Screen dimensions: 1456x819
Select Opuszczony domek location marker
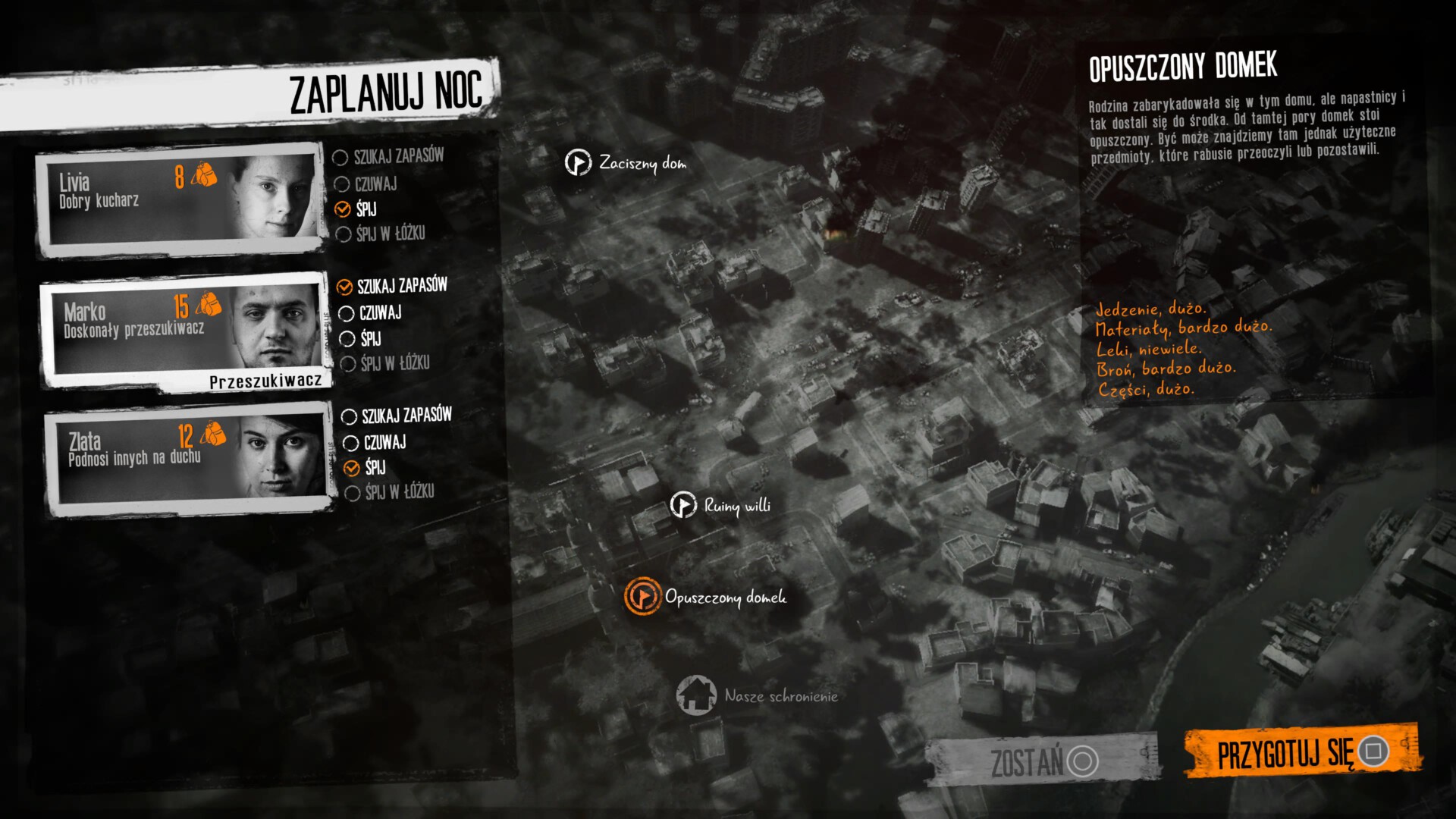(x=642, y=596)
